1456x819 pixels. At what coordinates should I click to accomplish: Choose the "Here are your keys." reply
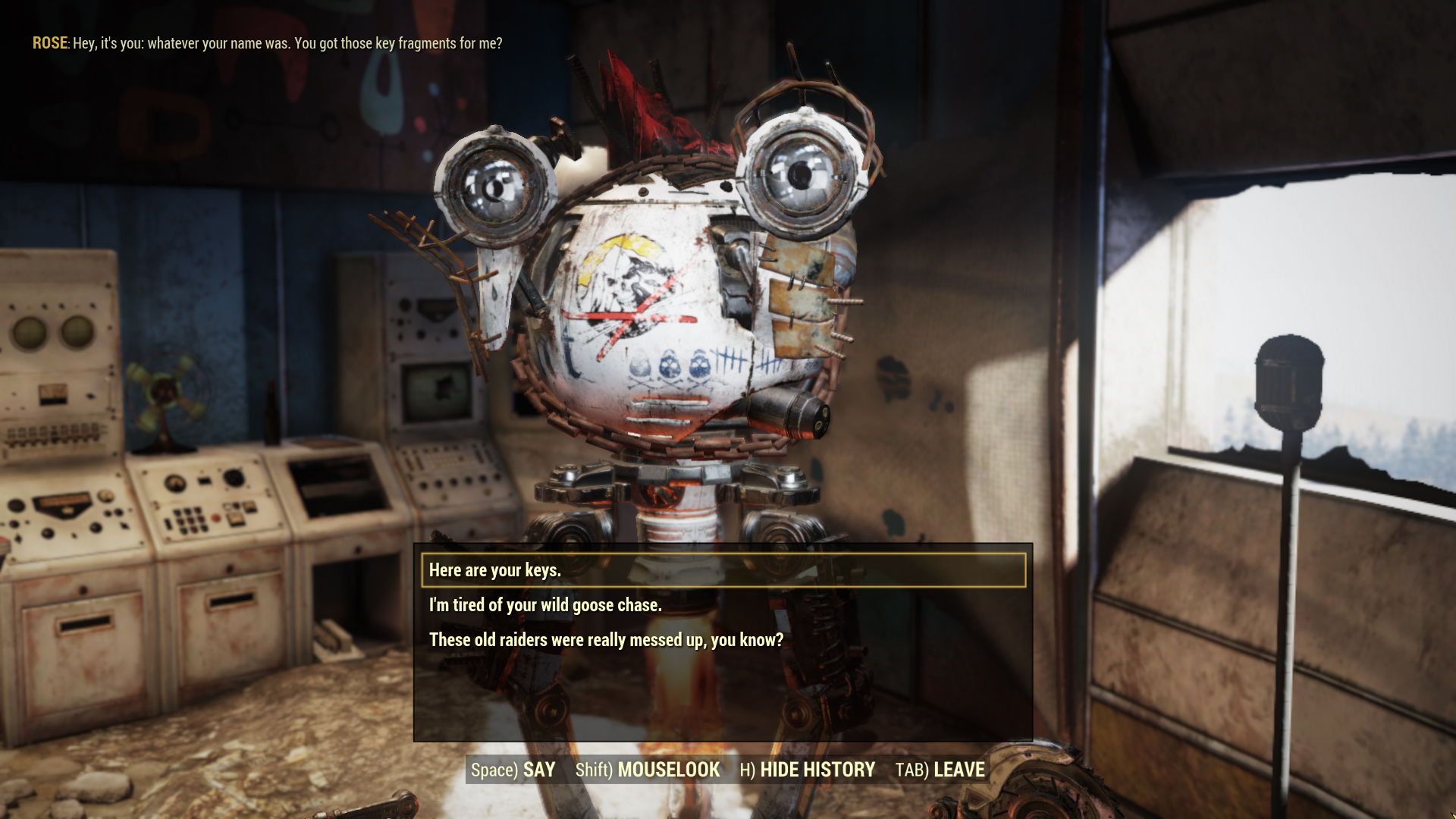pyautogui.click(x=495, y=570)
